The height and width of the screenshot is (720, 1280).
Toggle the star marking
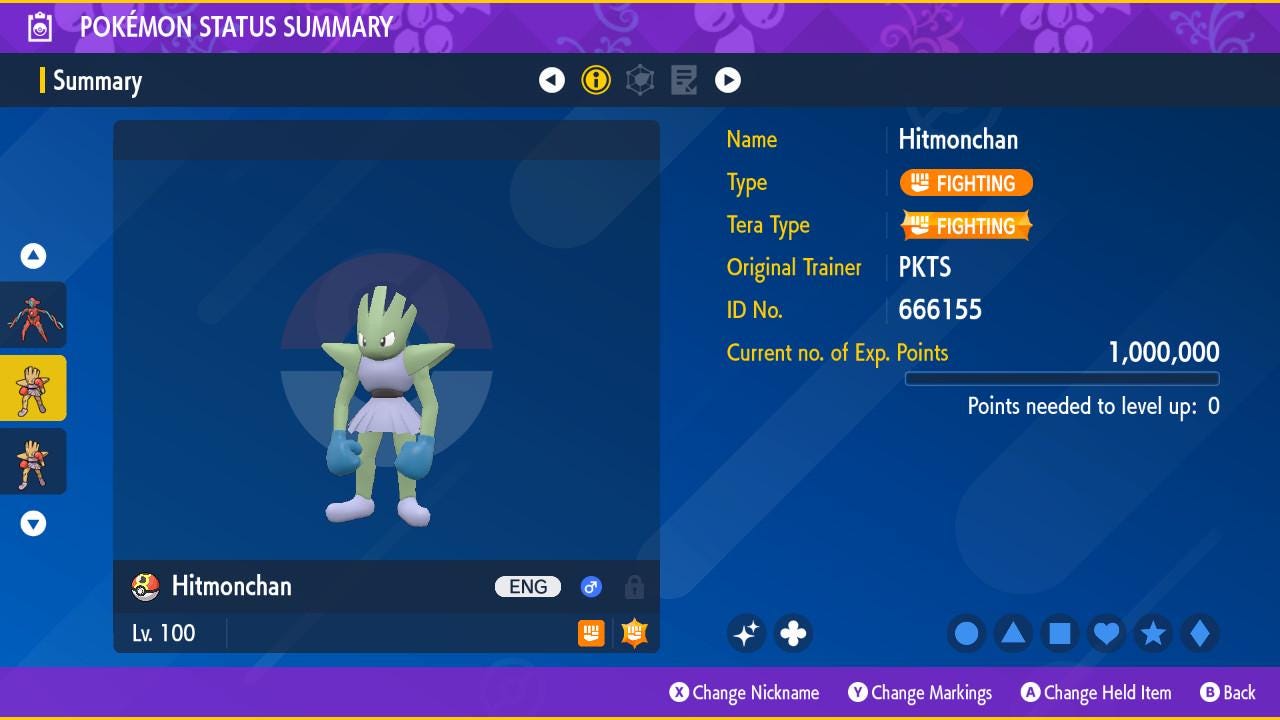click(x=1153, y=633)
